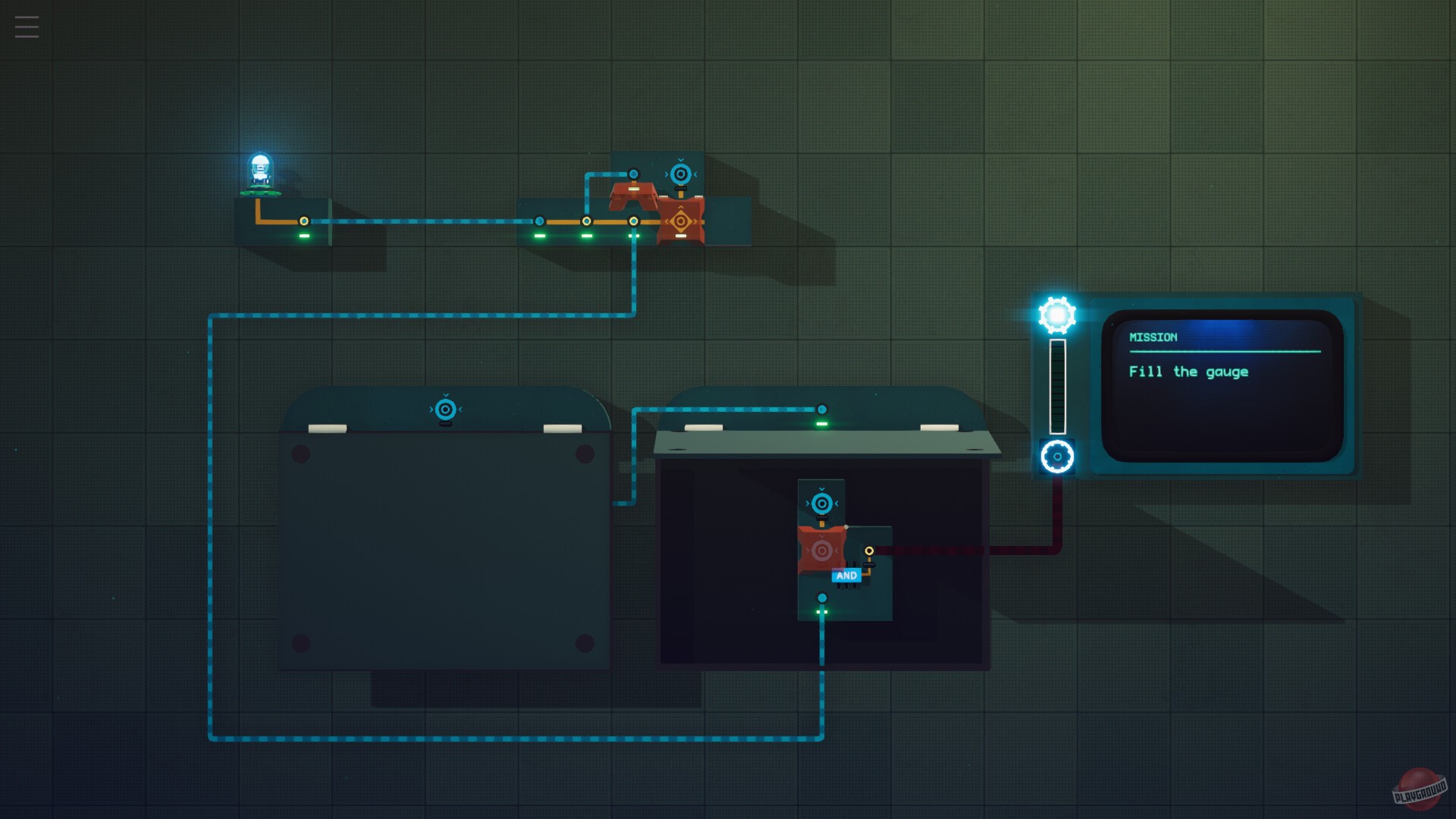Click the AND logic chip
This screenshot has height=819, width=1456.
click(847, 575)
